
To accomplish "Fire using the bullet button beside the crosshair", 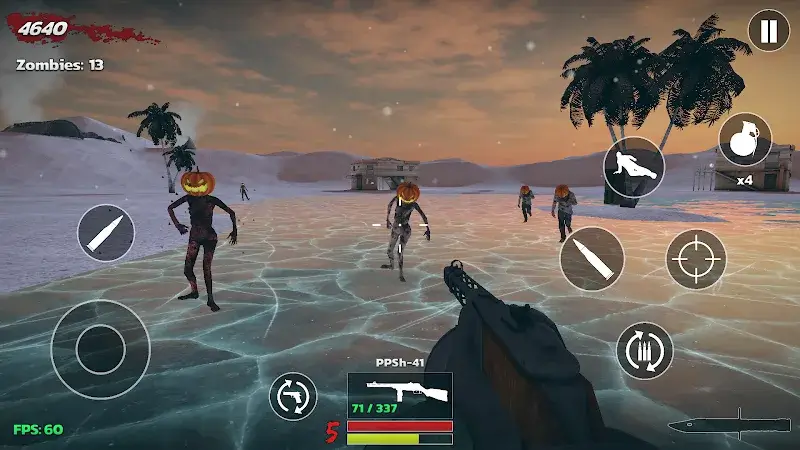I will pyautogui.click(x=592, y=259).
